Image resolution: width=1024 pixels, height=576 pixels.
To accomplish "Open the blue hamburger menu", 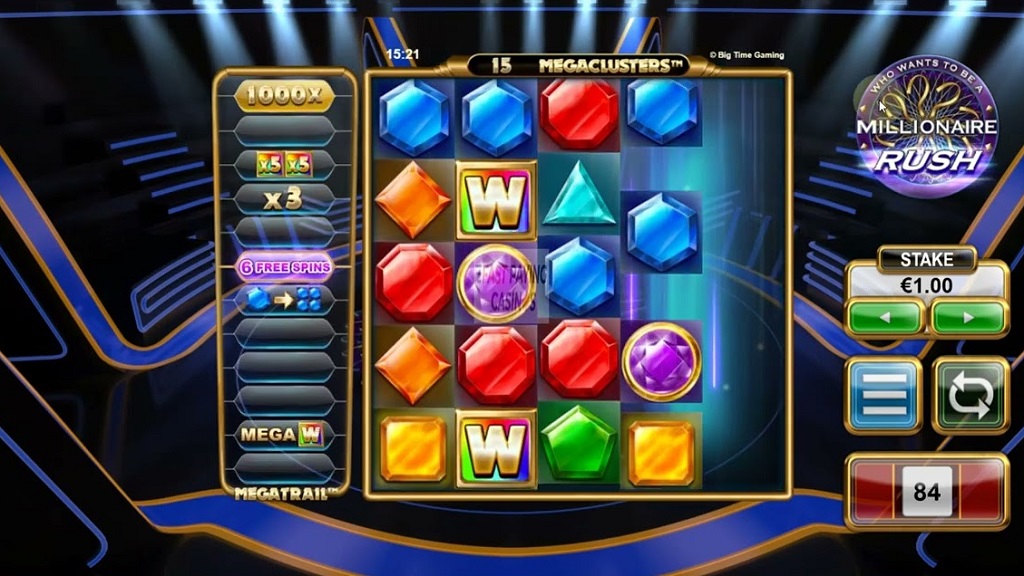I will 883,395.
